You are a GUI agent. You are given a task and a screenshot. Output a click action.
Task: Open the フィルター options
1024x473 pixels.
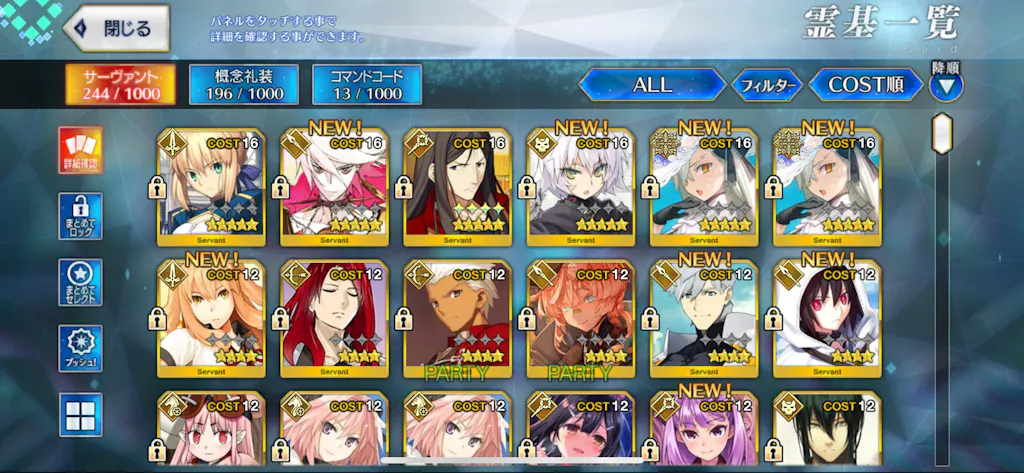(x=768, y=86)
